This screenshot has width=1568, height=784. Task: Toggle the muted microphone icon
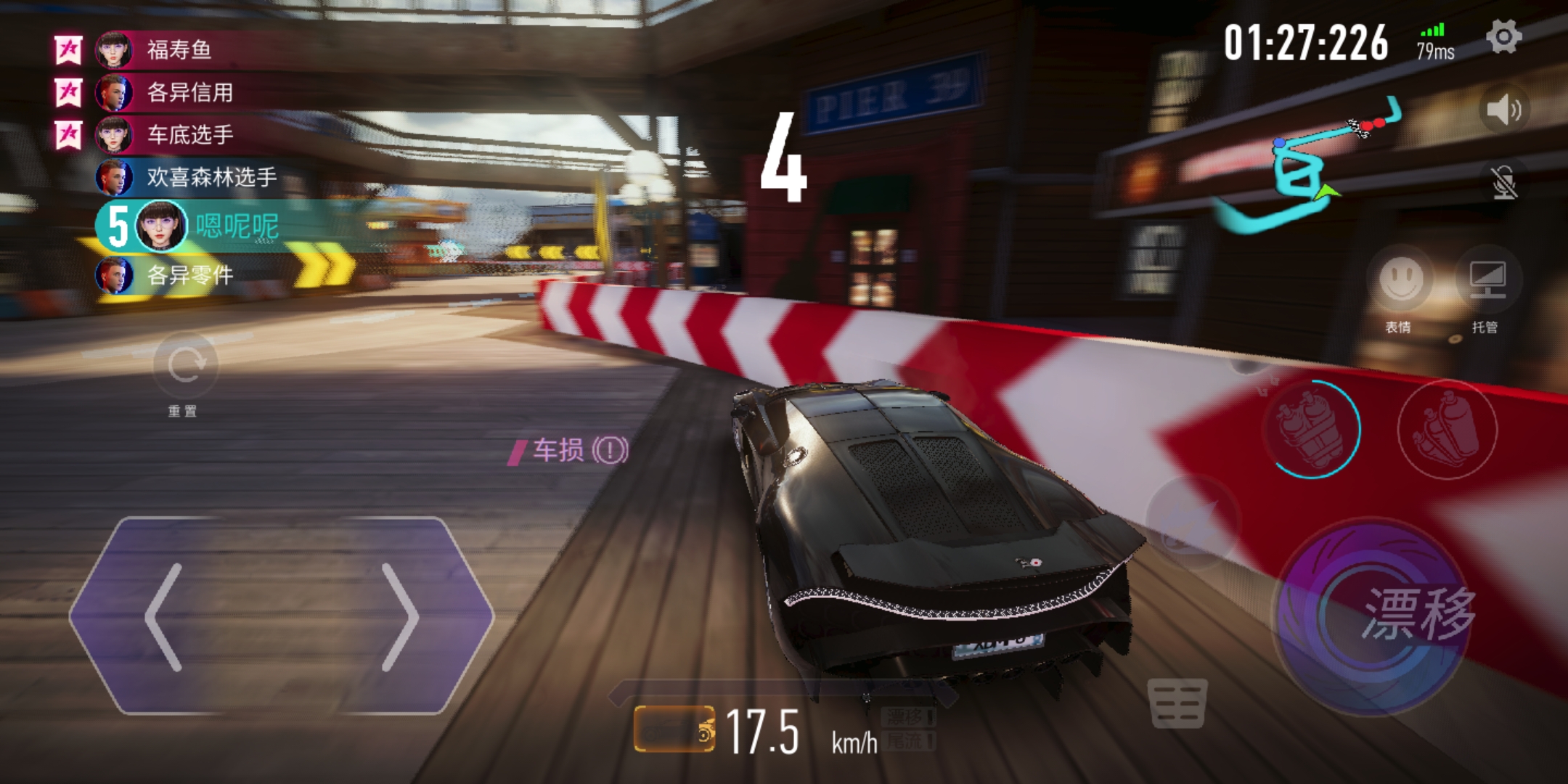tap(1503, 181)
